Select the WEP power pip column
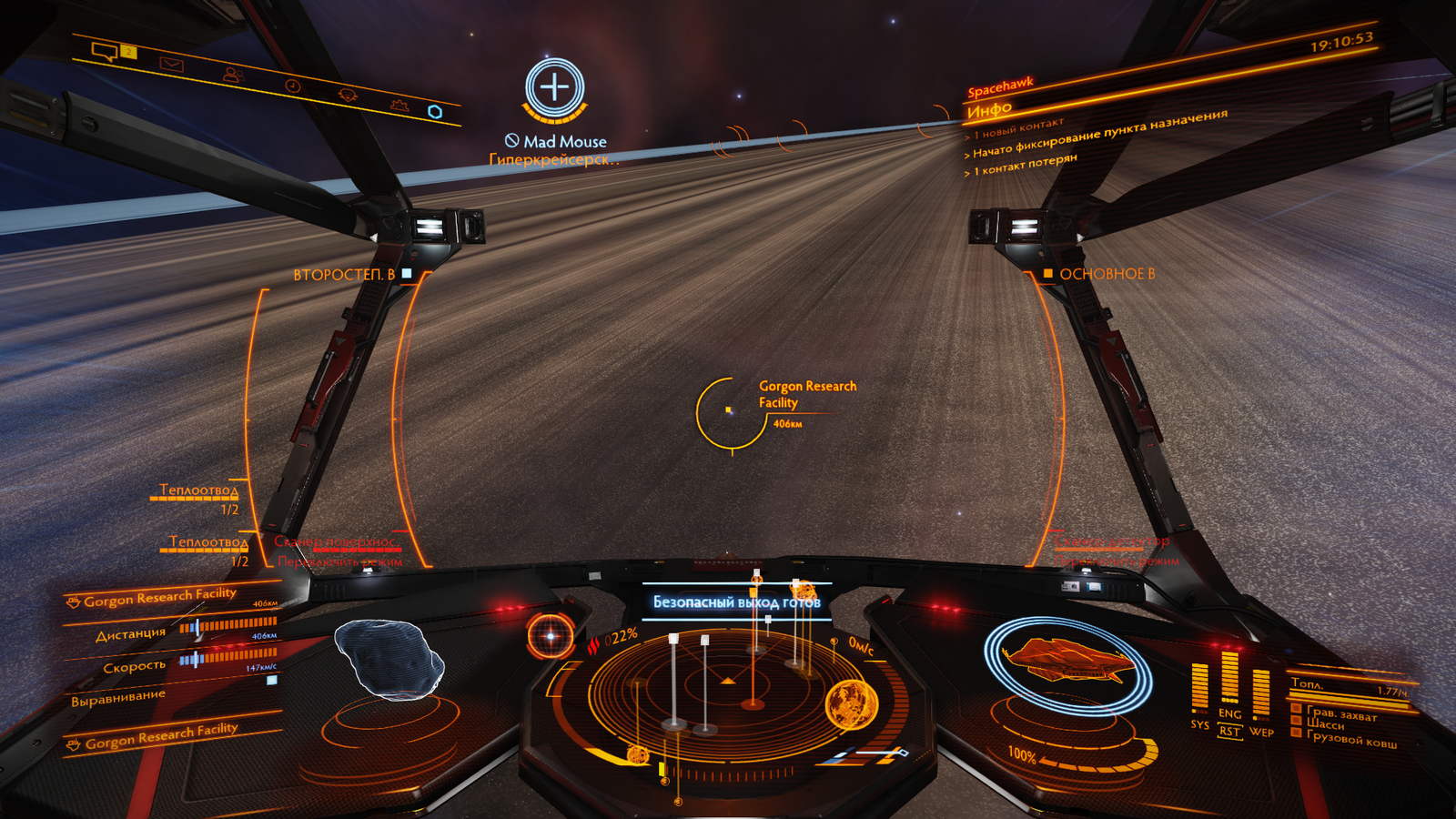This screenshot has width=1456, height=819. pos(1260,695)
